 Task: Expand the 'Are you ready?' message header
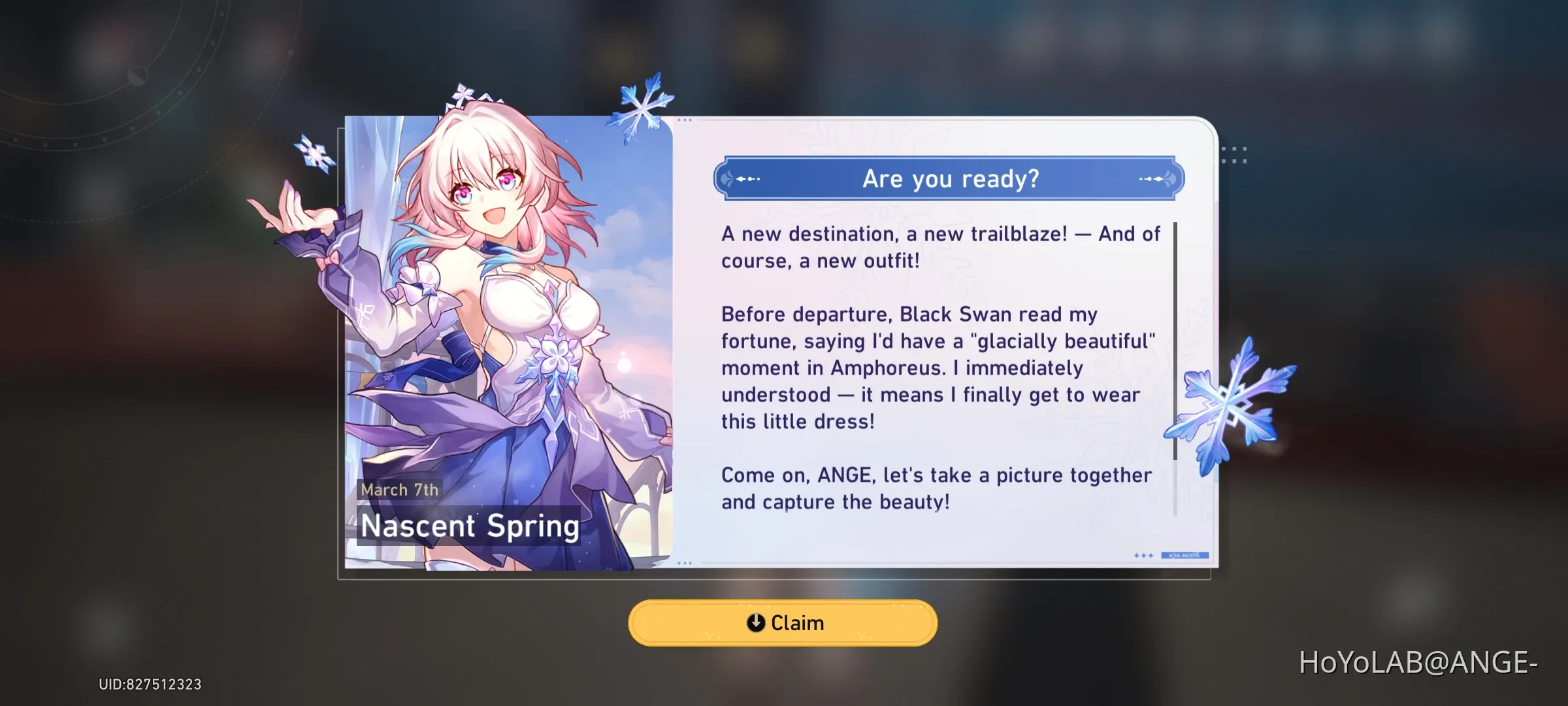(x=949, y=178)
